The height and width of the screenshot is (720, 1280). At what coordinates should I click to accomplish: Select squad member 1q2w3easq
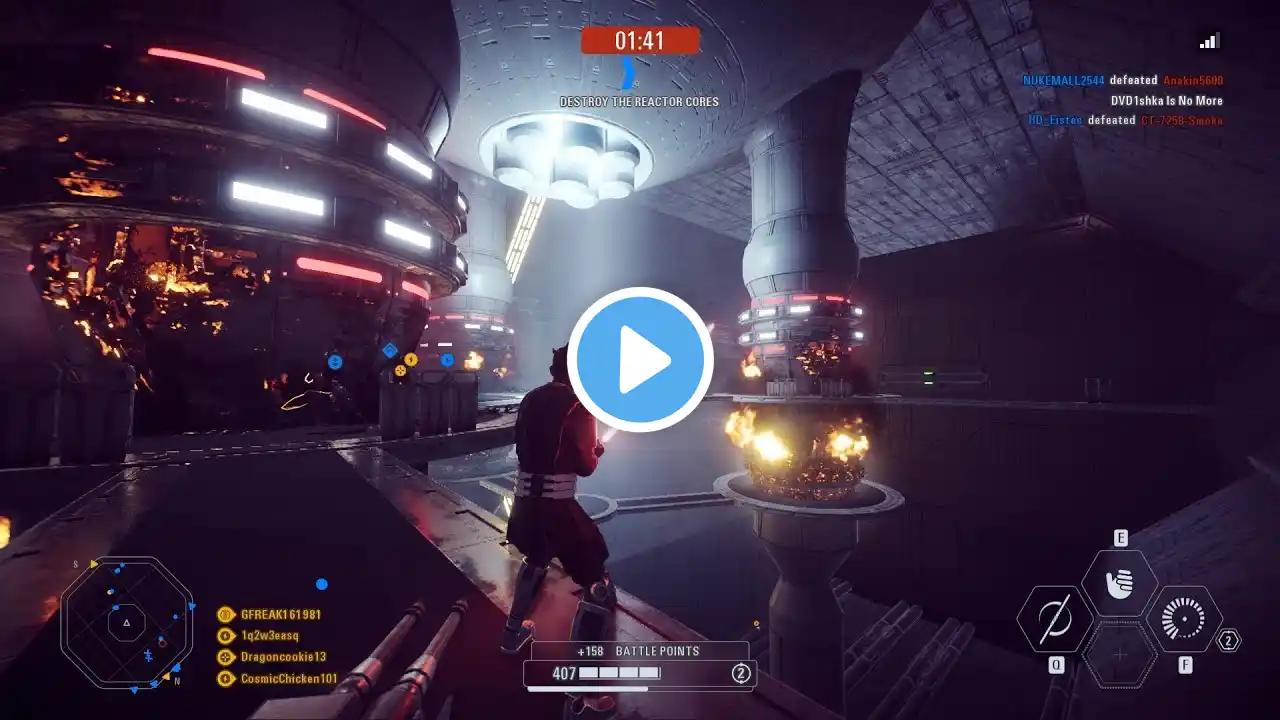269,636
